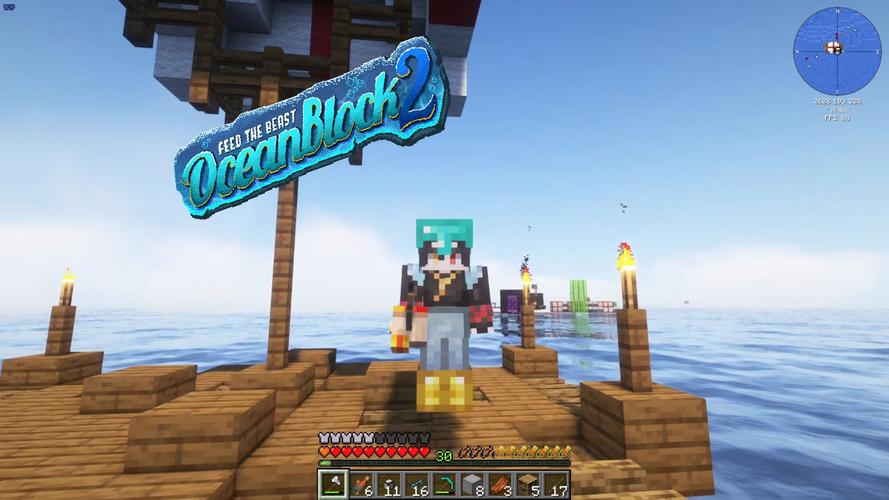This screenshot has width=889, height=500.
Task: Pick the hotbar slot with 3 copper items
Action: point(501,485)
